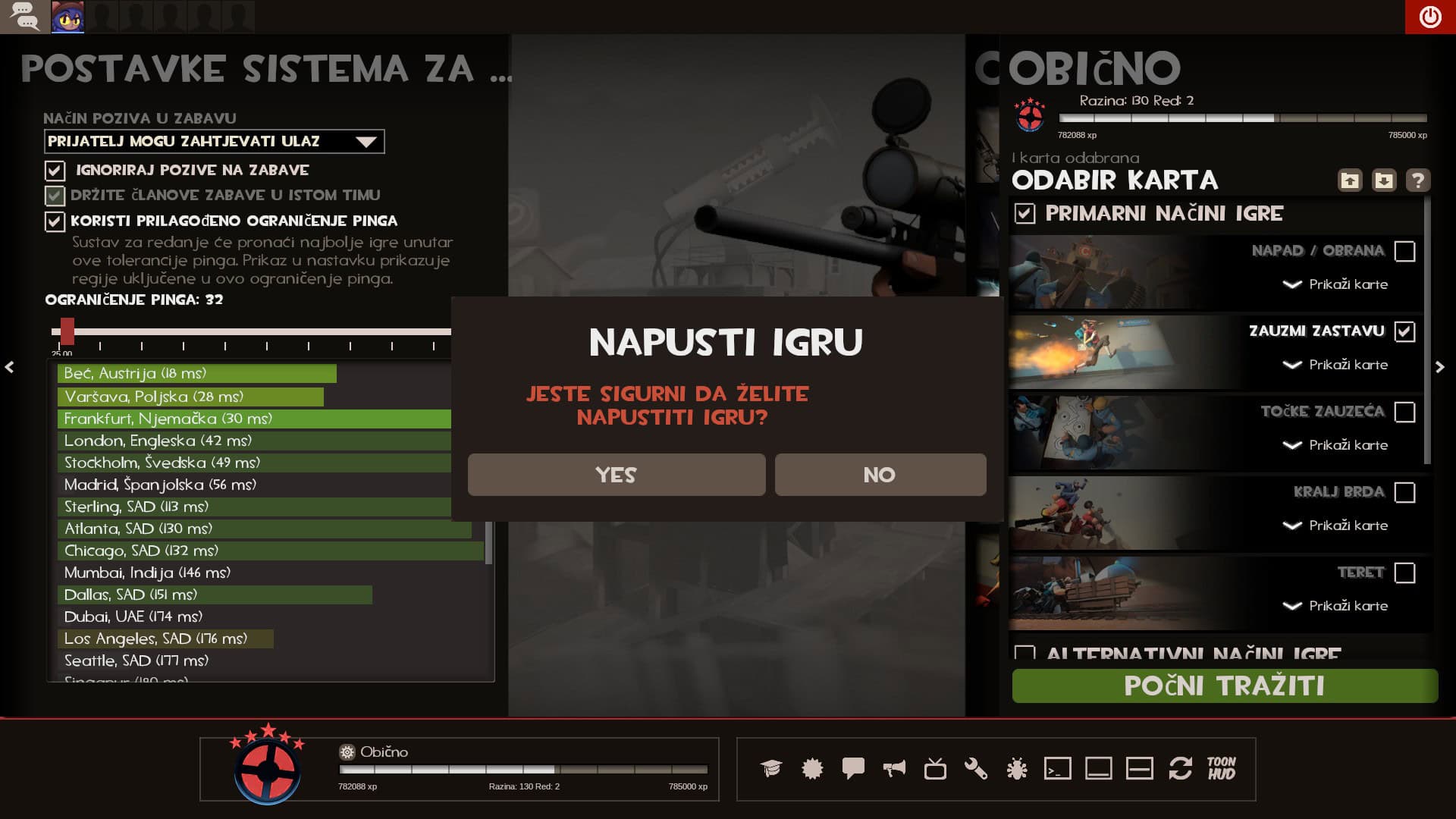
Task: Click the Toon HUD button
Action: (1221, 768)
